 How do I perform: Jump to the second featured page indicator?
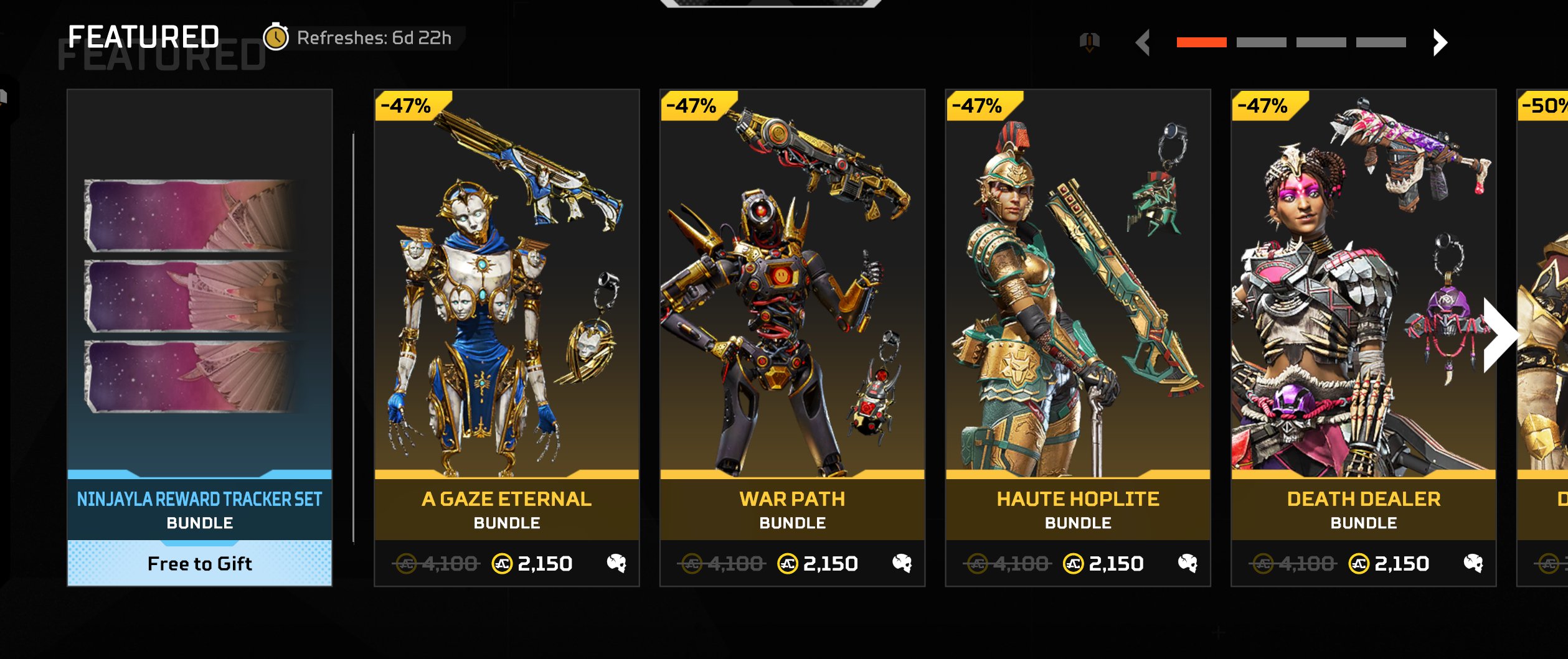click(1261, 42)
